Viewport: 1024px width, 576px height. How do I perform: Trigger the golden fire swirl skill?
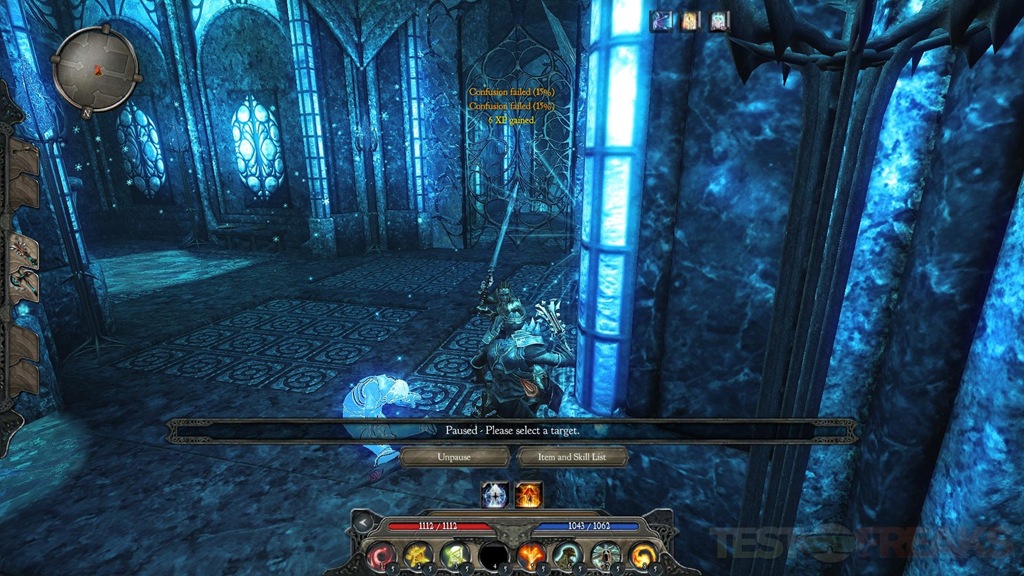[643, 555]
